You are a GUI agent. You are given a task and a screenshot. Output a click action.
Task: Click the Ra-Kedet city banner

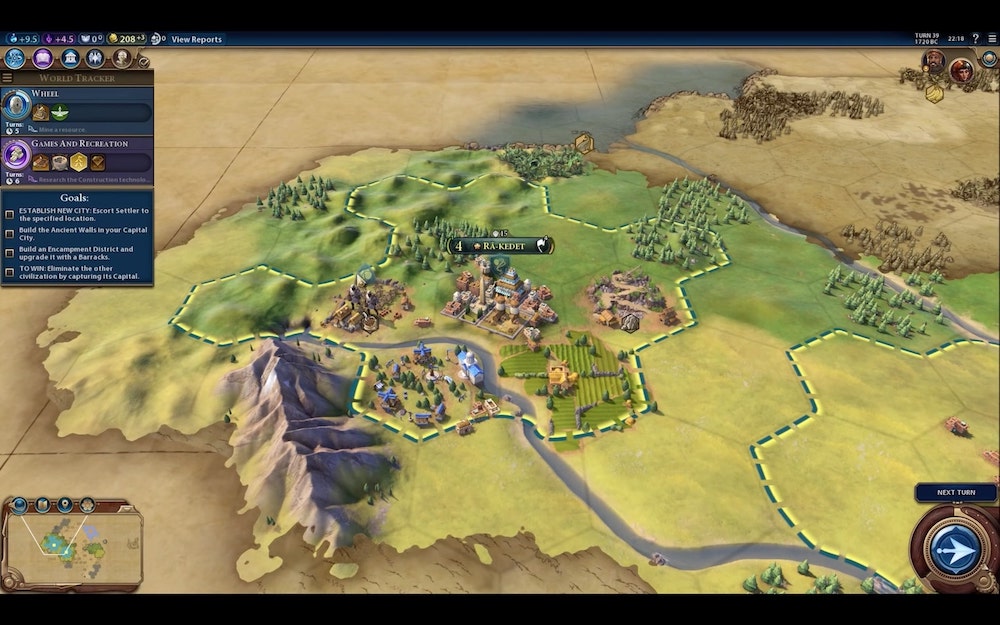click(500, 245)
